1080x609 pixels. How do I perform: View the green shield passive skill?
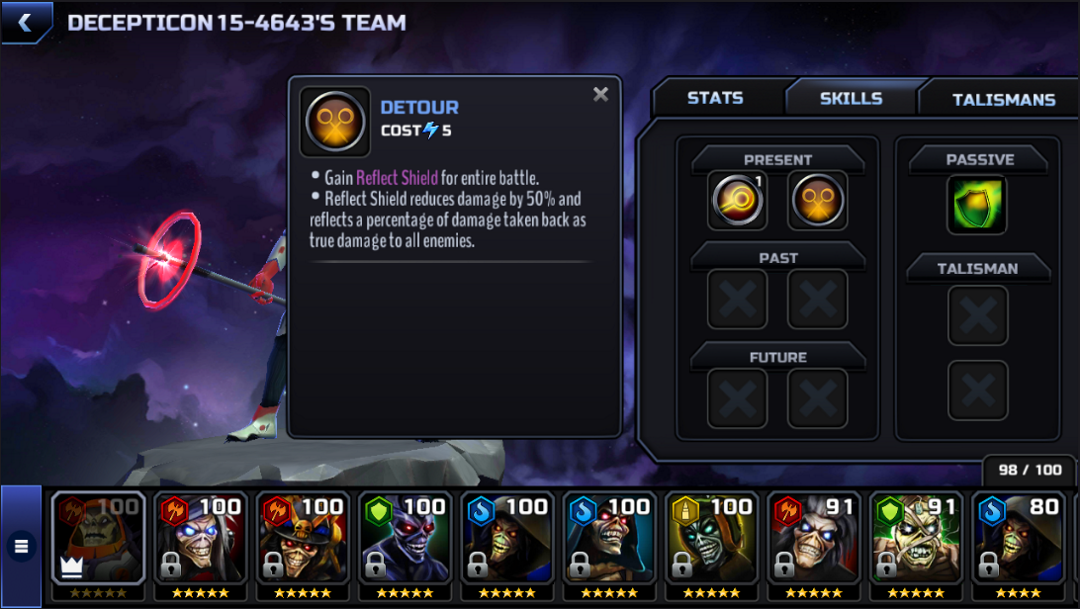click(x=976, y=204)
